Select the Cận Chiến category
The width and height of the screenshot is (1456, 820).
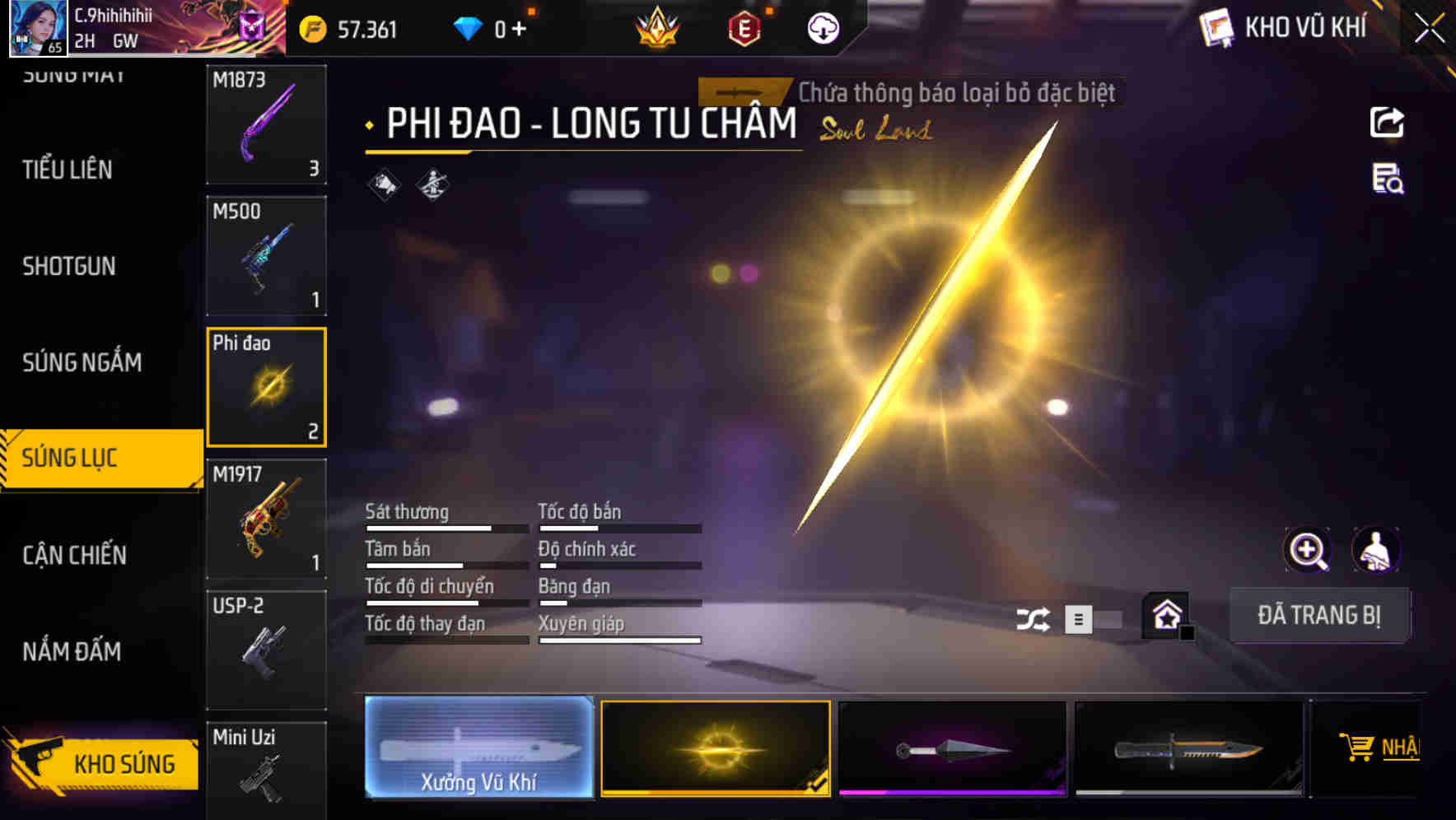(x=74, y=555)
